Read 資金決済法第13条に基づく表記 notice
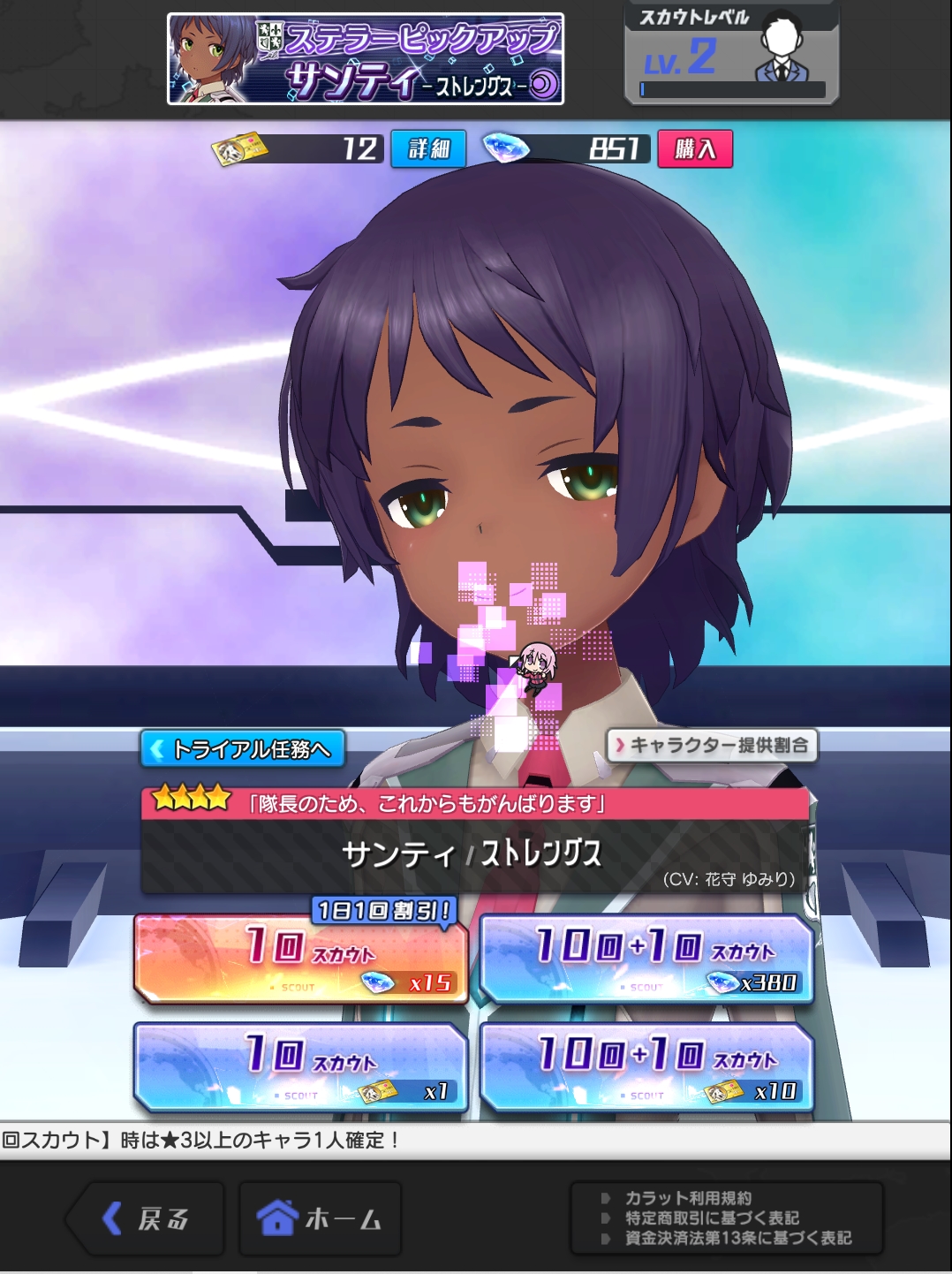Screen dimensions: 952x1274 tap(738, 1239)
